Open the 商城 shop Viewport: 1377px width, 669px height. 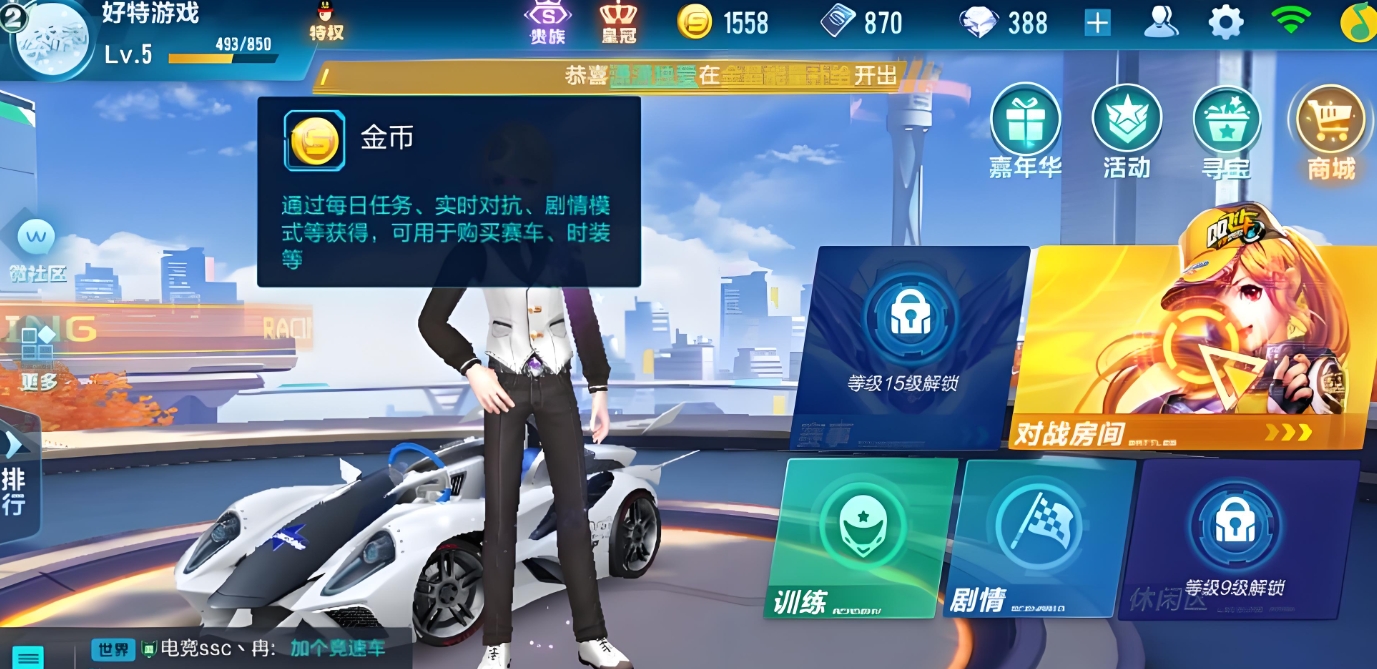[1330, 130]
